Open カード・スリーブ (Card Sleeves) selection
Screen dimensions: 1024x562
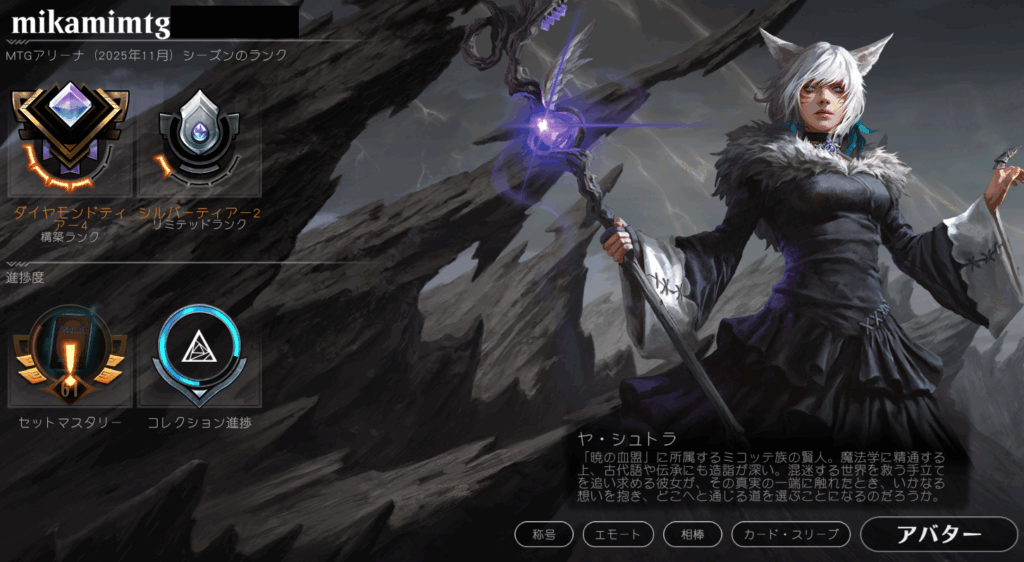pos(791,535)
